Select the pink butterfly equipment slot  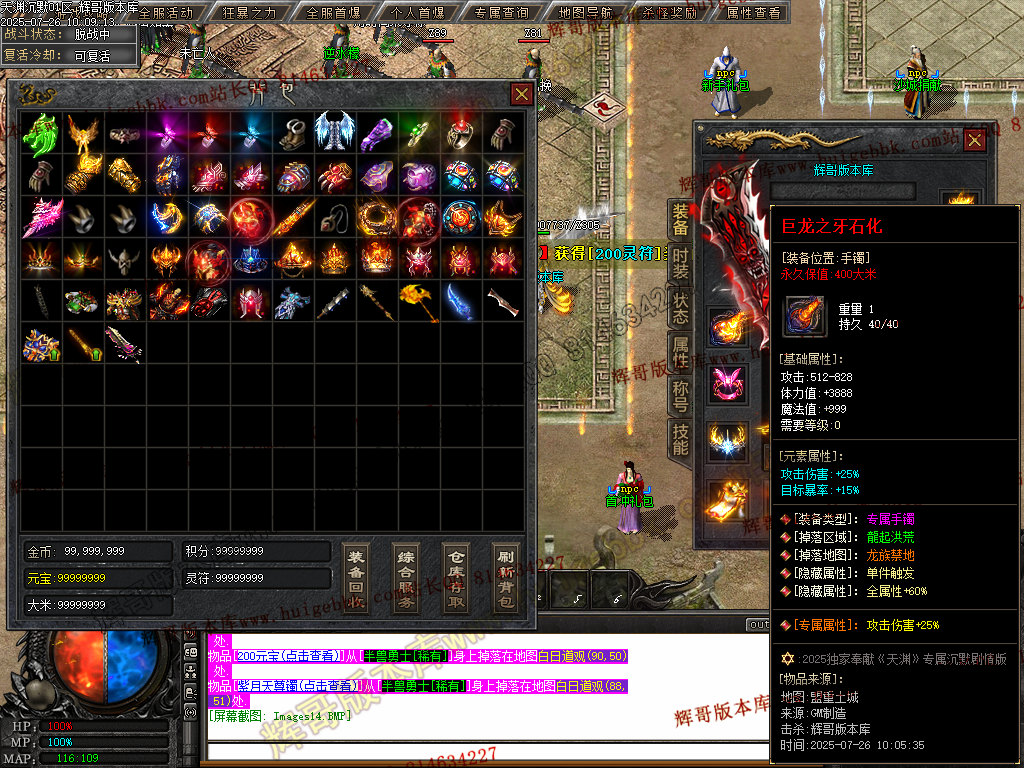coord(728,384)
